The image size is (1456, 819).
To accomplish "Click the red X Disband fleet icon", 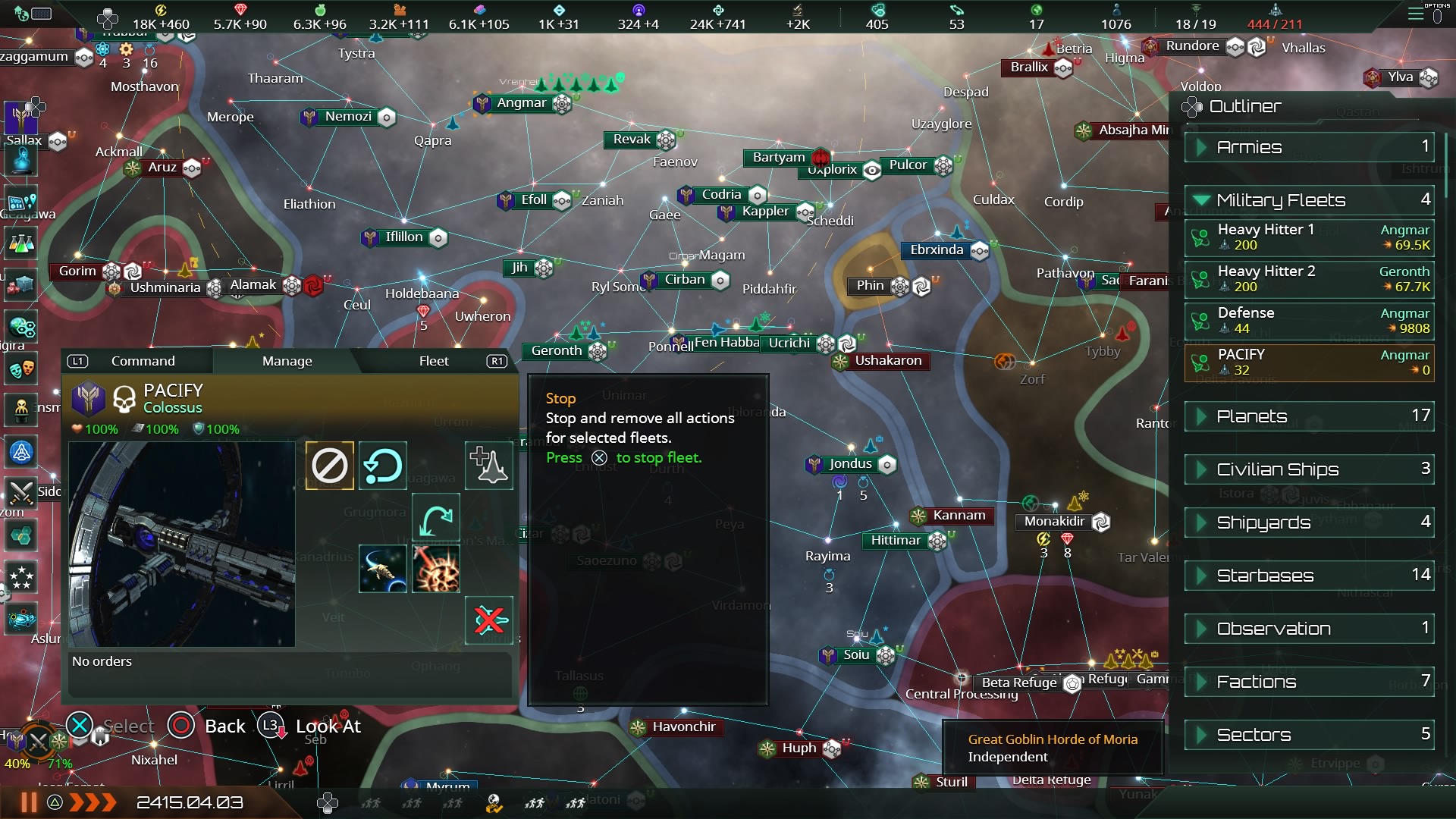I will [488, 620].
